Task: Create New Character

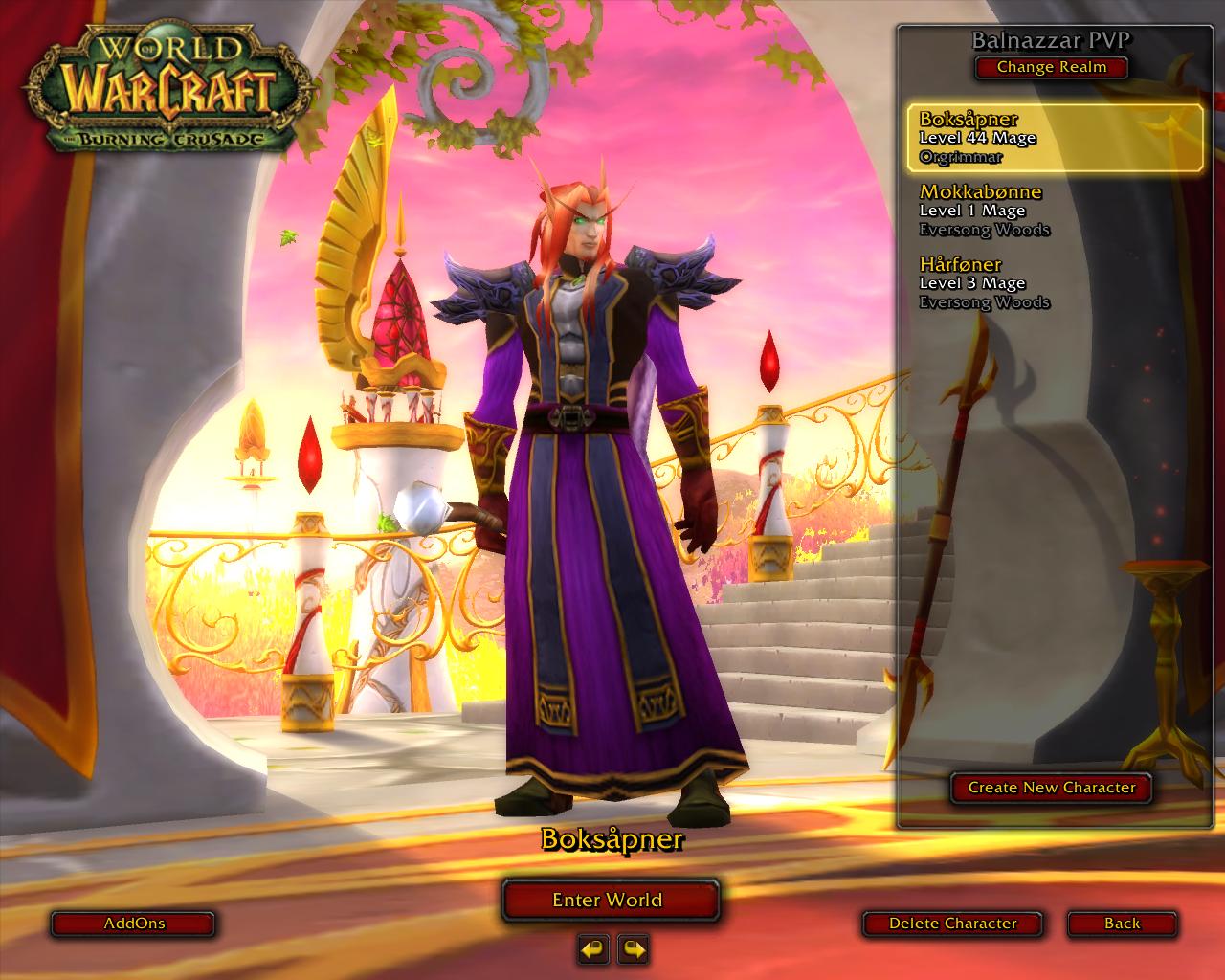Action: click(1051, 788)
